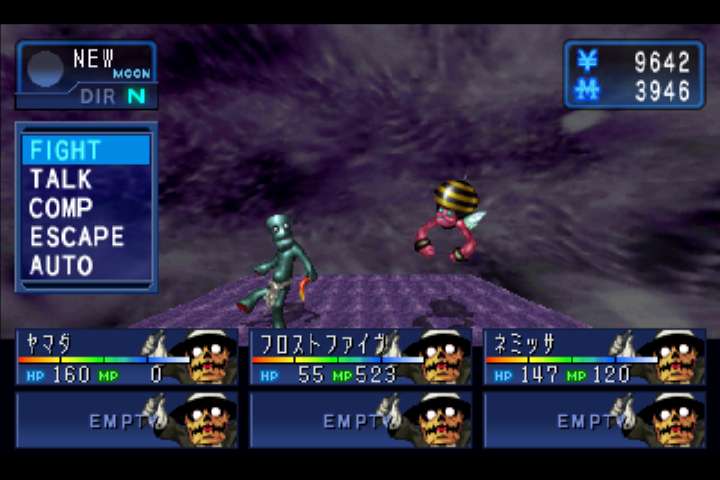720x480 pixels.
Task: Select the FIGHT command
Action: click(x=66, y=151)
